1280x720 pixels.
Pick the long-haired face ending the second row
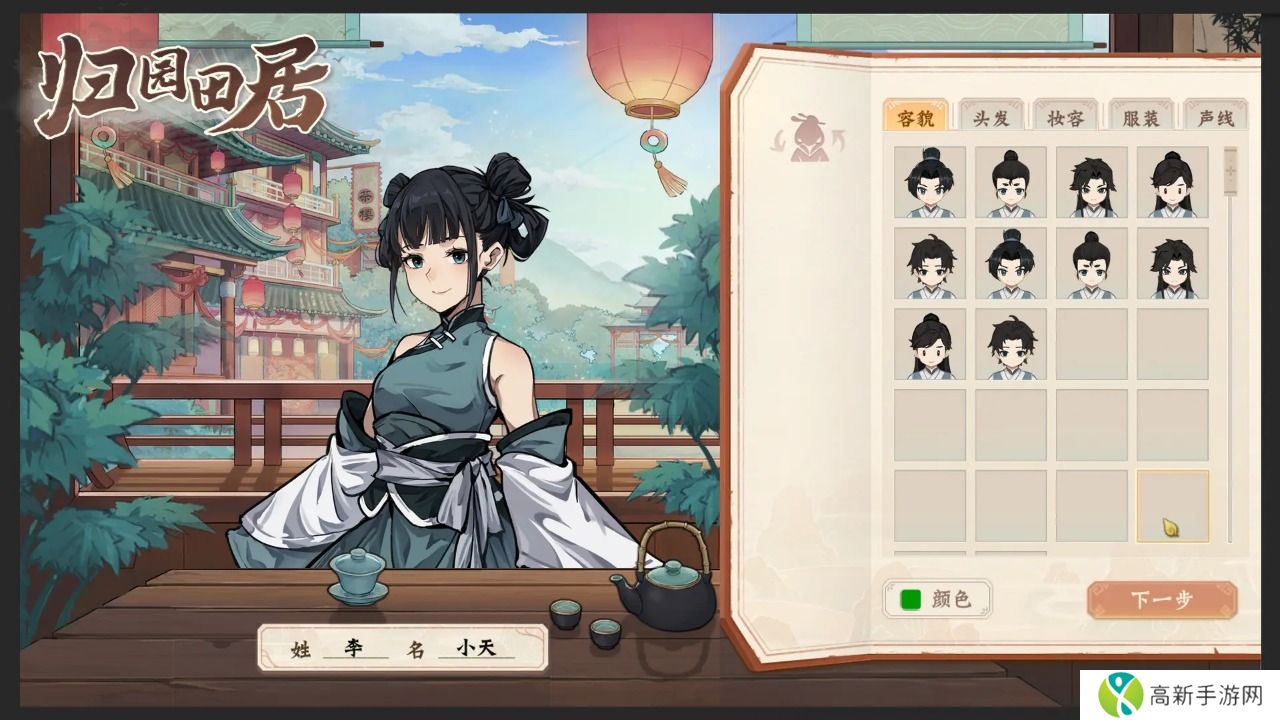(1172, 264)
